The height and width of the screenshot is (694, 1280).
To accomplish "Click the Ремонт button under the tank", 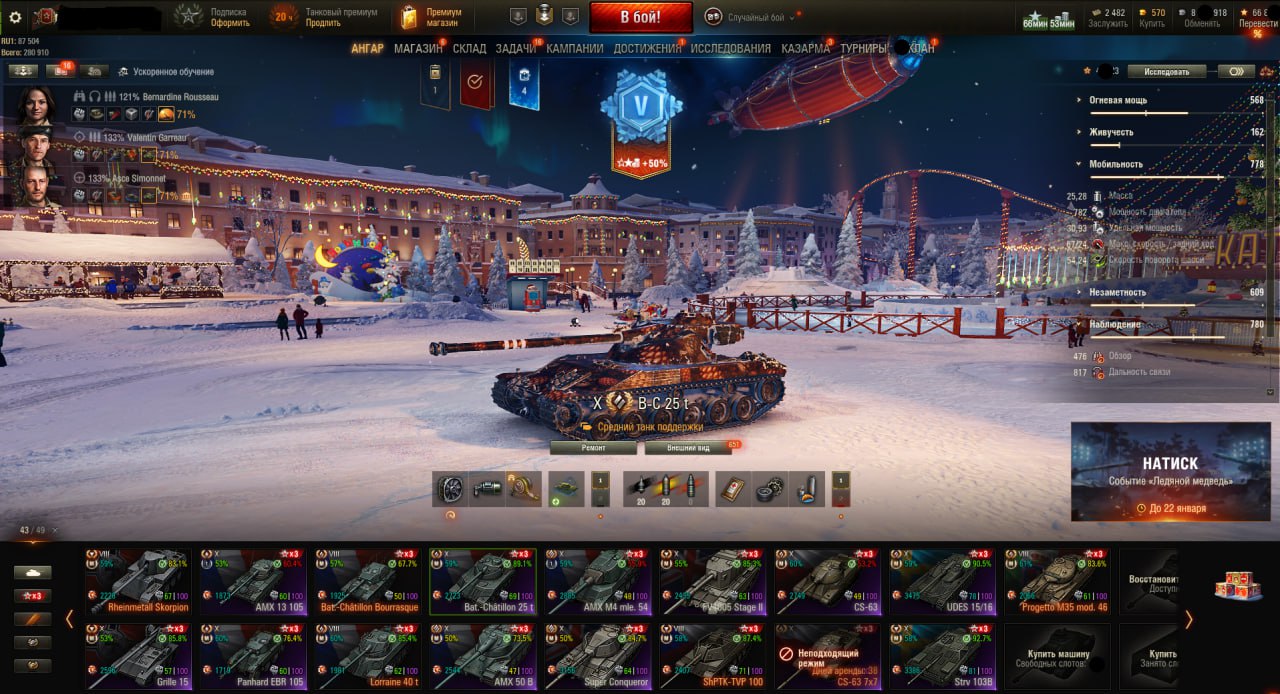I will pos(593,448).
